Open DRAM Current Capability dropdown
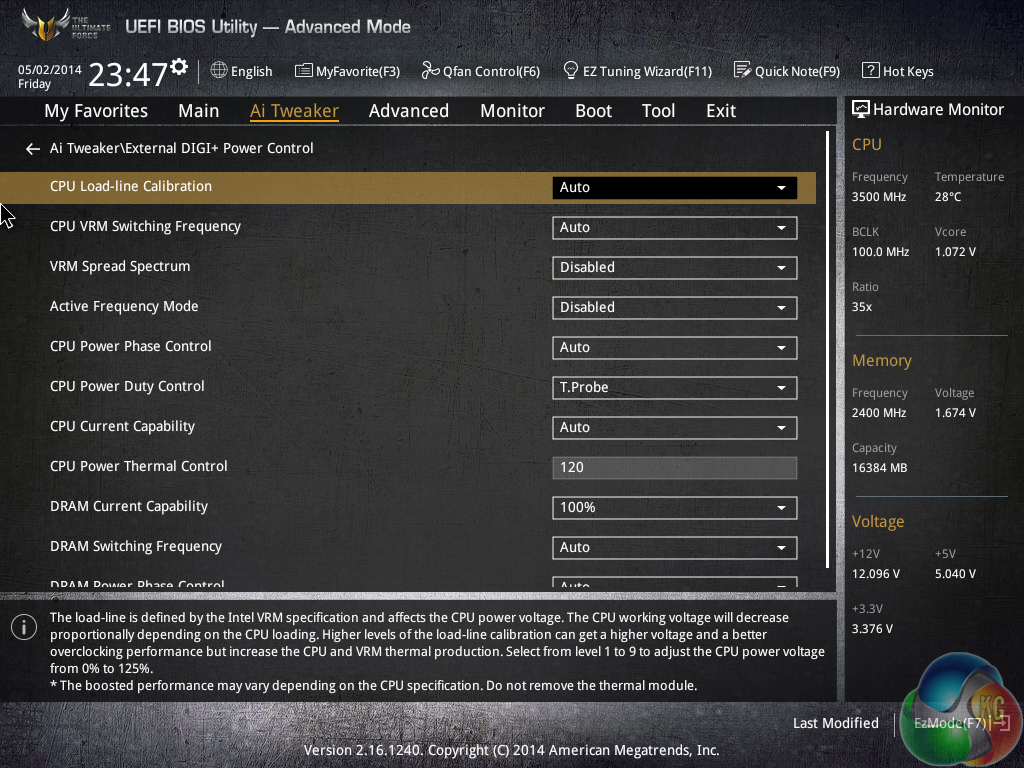The width and height of the screenshot is (1024, 768). (674, 507)
